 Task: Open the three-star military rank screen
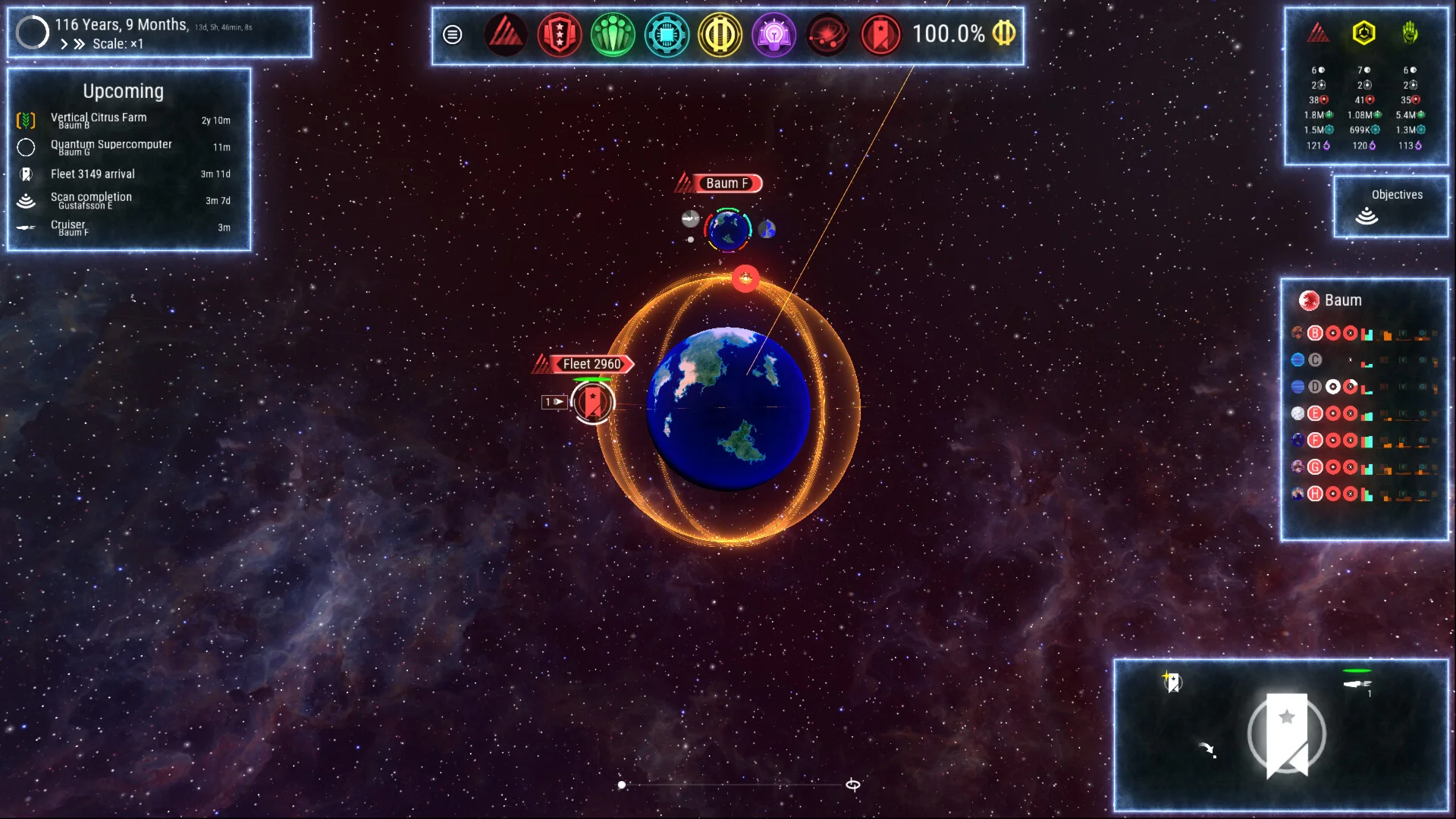click(559, 35)
